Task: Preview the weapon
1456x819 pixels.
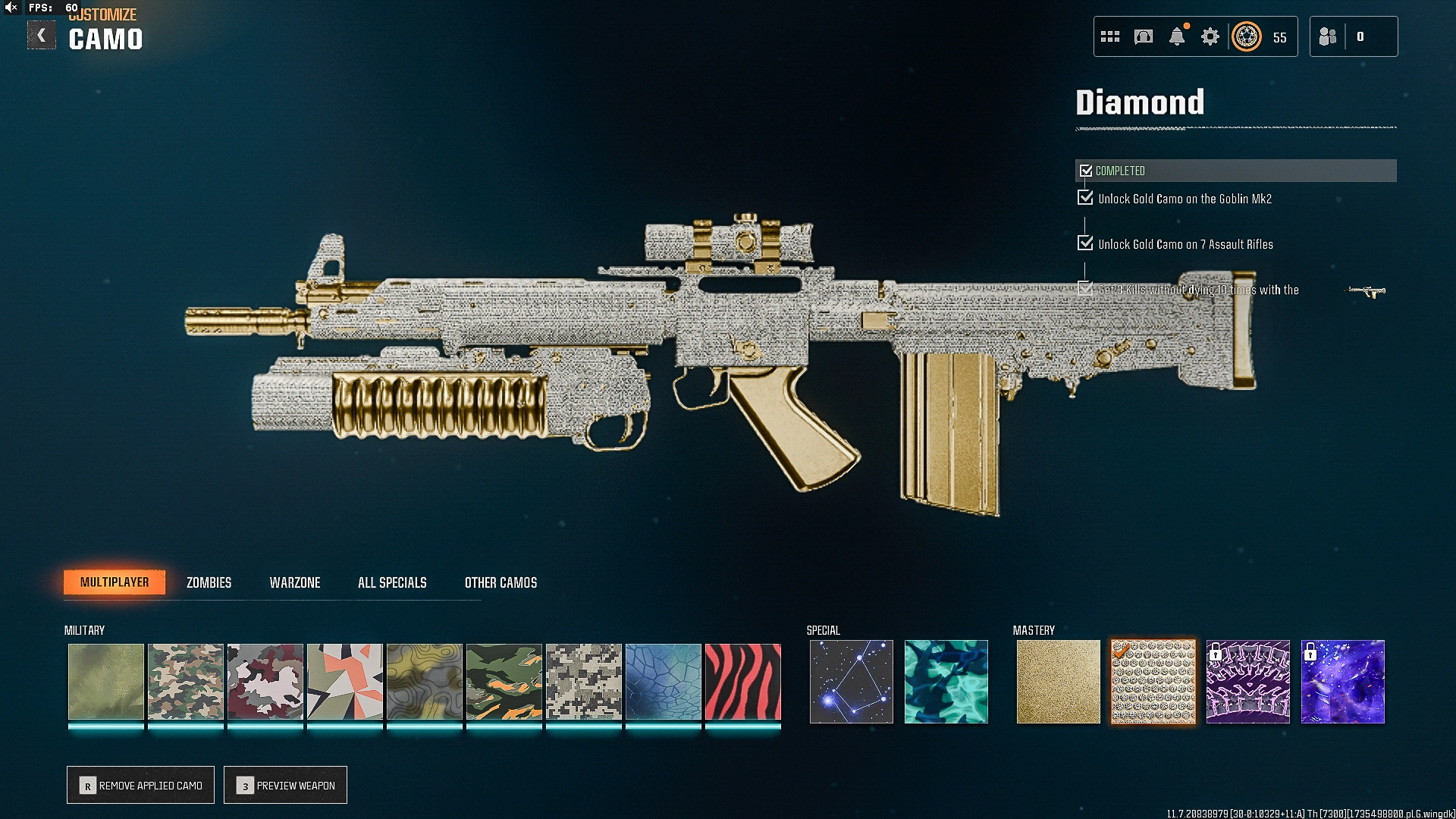Action: (x=286, y=785)
